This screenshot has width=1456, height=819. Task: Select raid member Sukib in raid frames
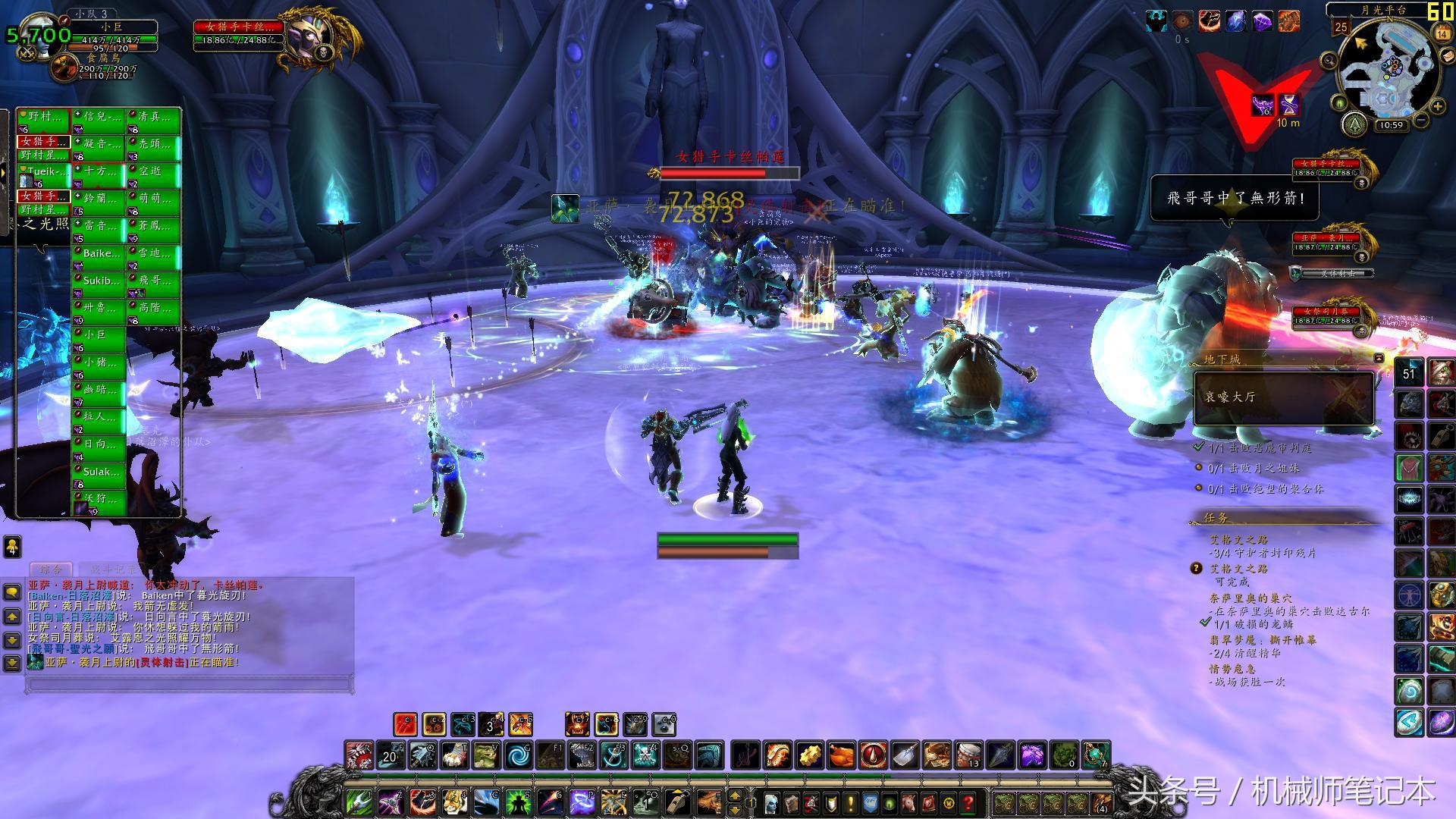click(99, 281)
